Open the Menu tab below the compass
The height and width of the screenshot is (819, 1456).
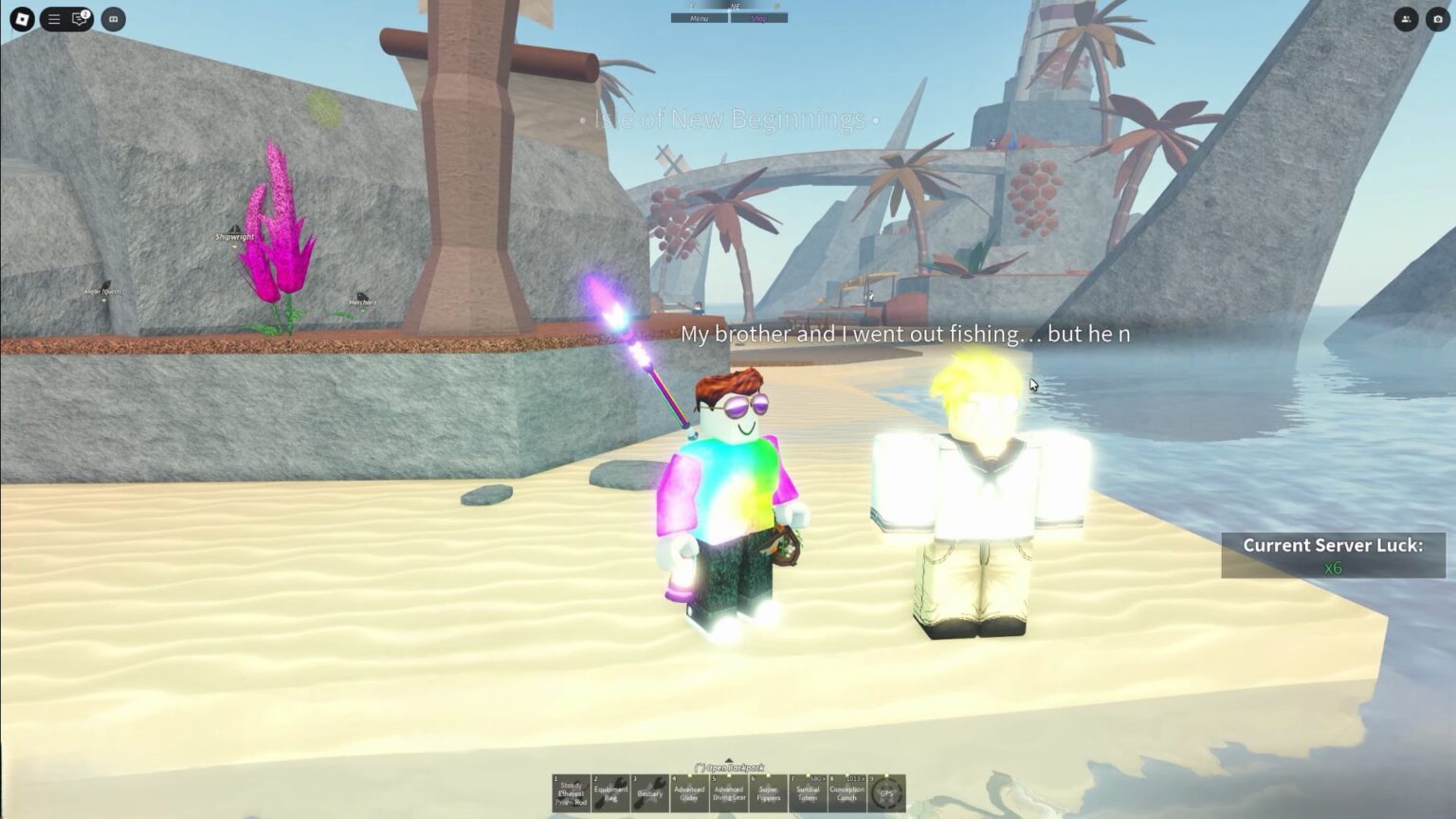click(701, 17)
